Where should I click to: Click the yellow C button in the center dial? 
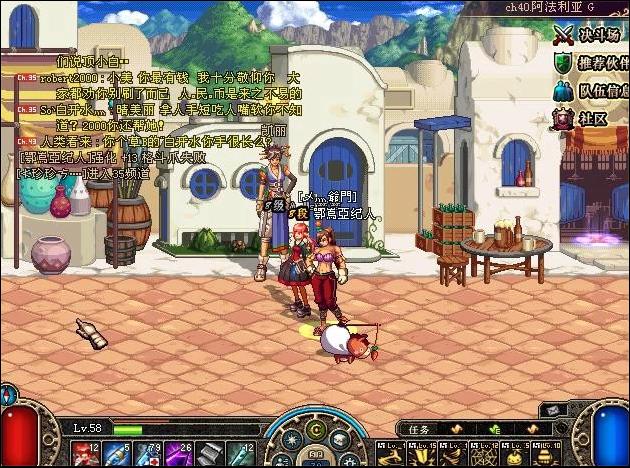click(x=315, y=430)
